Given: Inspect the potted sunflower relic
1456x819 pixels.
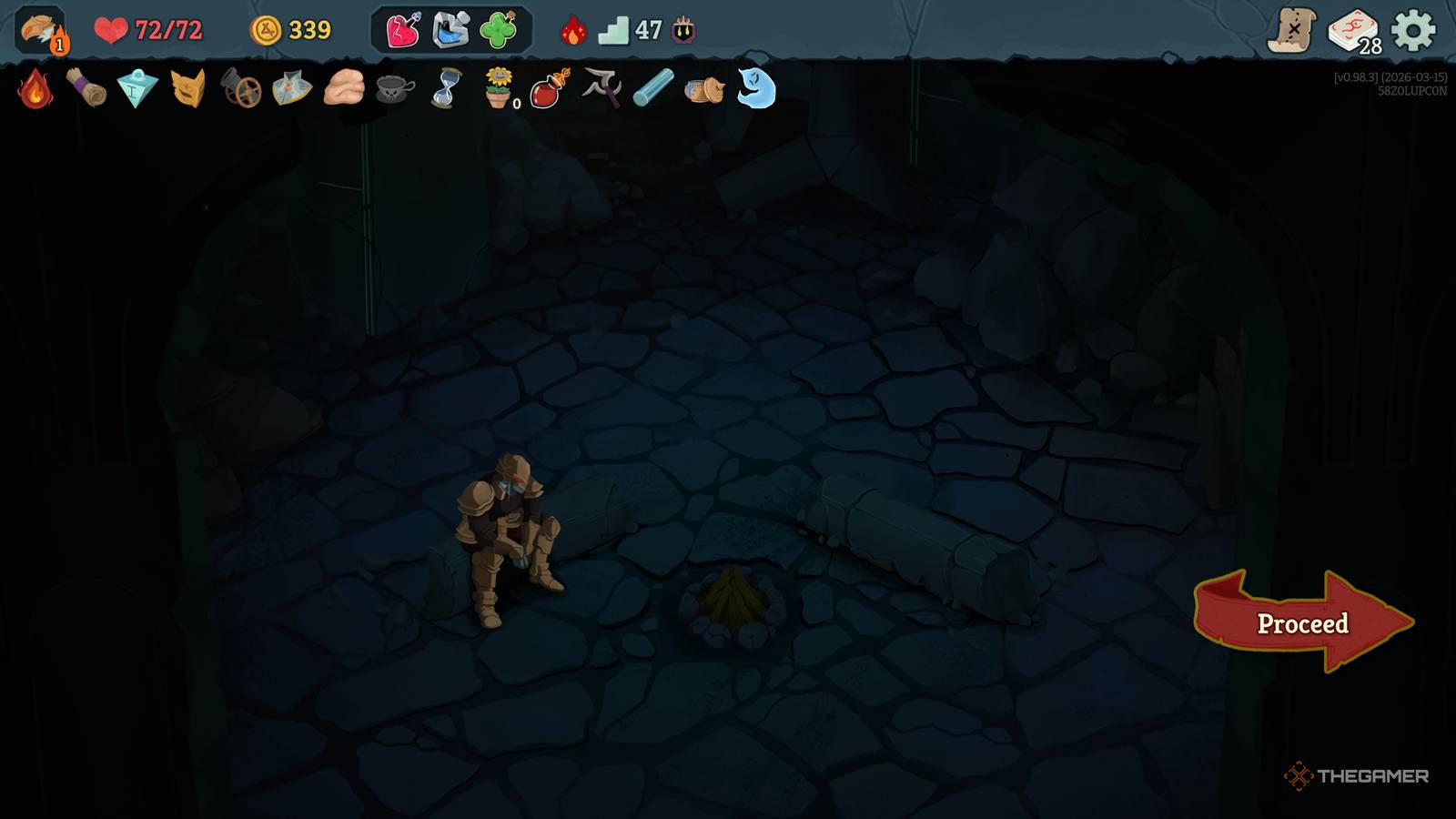Looking at the screenshot, I should pyautogui.click(x=499, y=89).
